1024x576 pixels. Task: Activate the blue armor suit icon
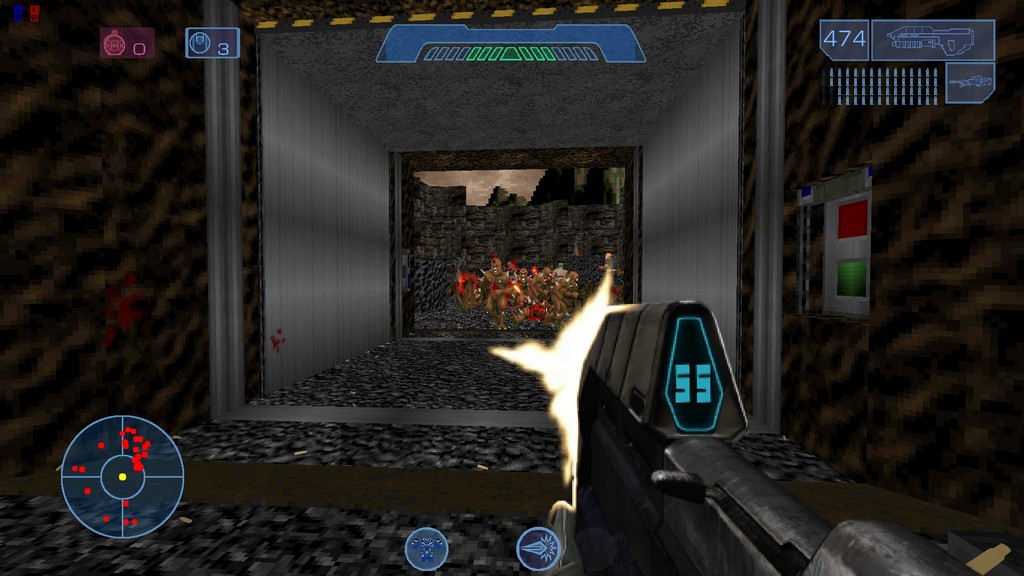click(x=426, y=548)
